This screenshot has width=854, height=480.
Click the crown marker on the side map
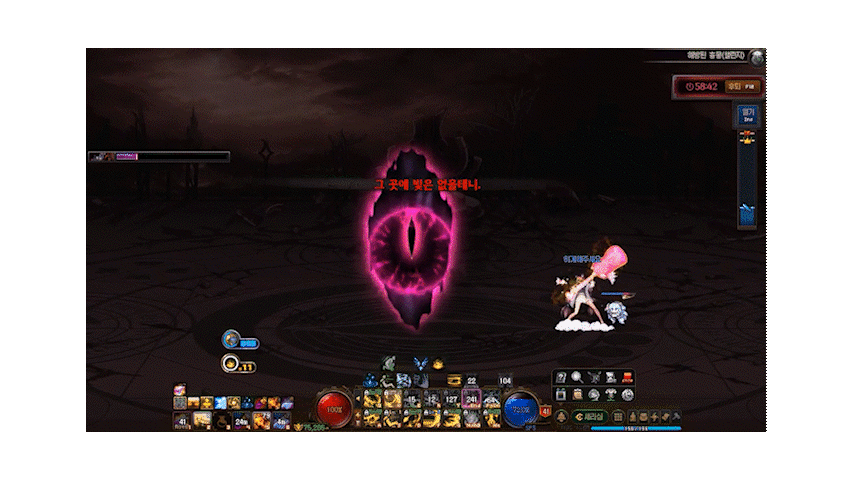pos(746,139)
